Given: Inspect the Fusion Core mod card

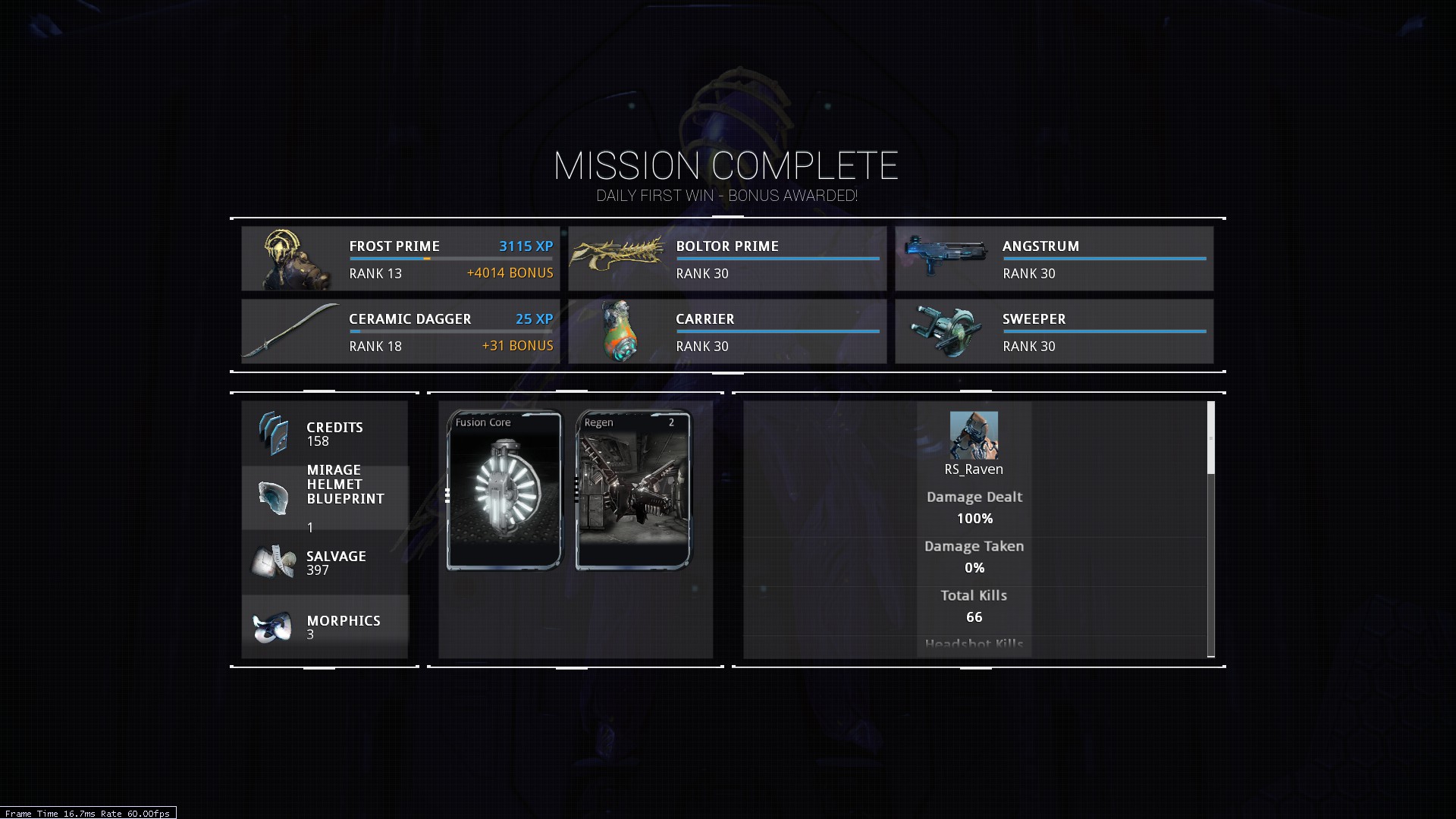Looking at the screenshot, I should pyautogui.click(x=504, y=490).
